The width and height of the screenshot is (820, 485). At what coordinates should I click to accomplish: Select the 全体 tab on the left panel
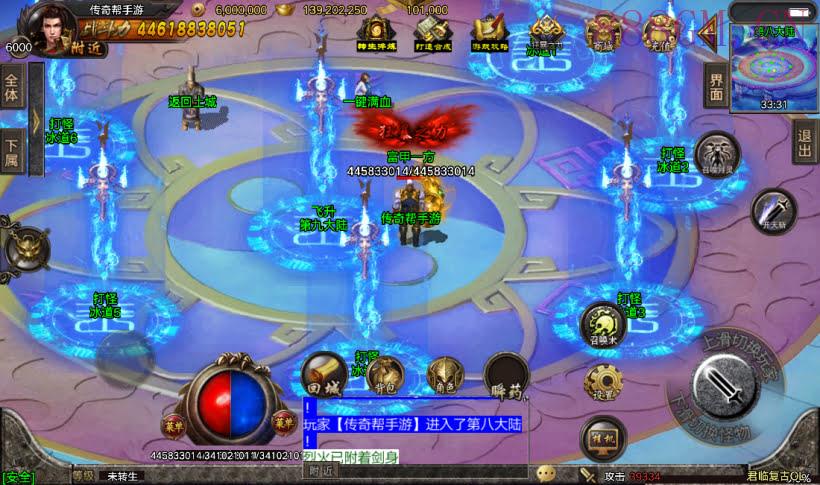tap(12, 90)
